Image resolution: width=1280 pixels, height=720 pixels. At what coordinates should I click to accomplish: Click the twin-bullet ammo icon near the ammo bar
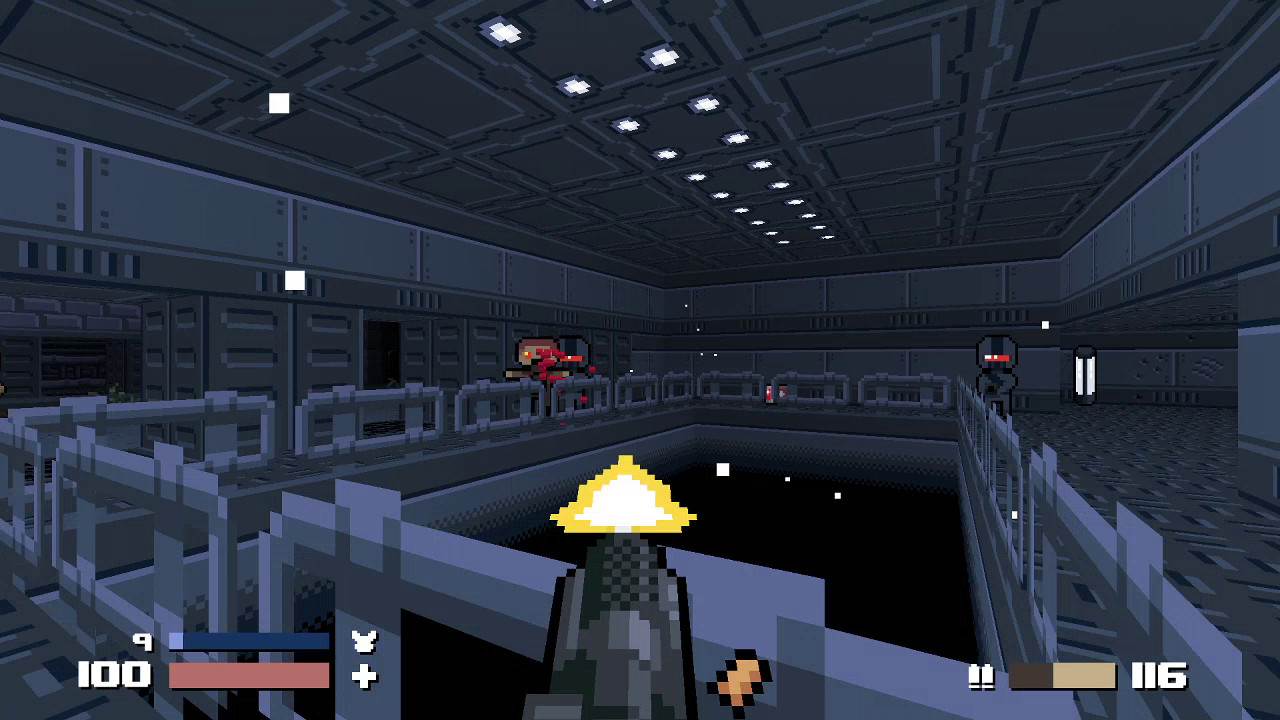(981, 677)
